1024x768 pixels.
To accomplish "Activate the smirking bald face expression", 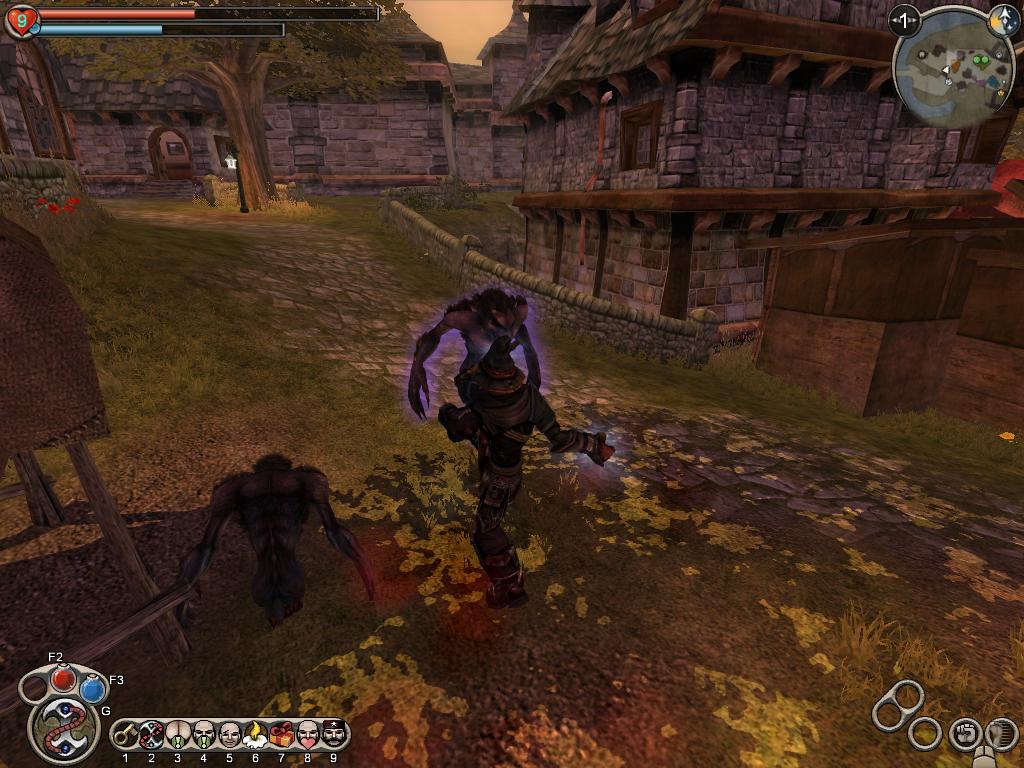I will coord(230,735).
